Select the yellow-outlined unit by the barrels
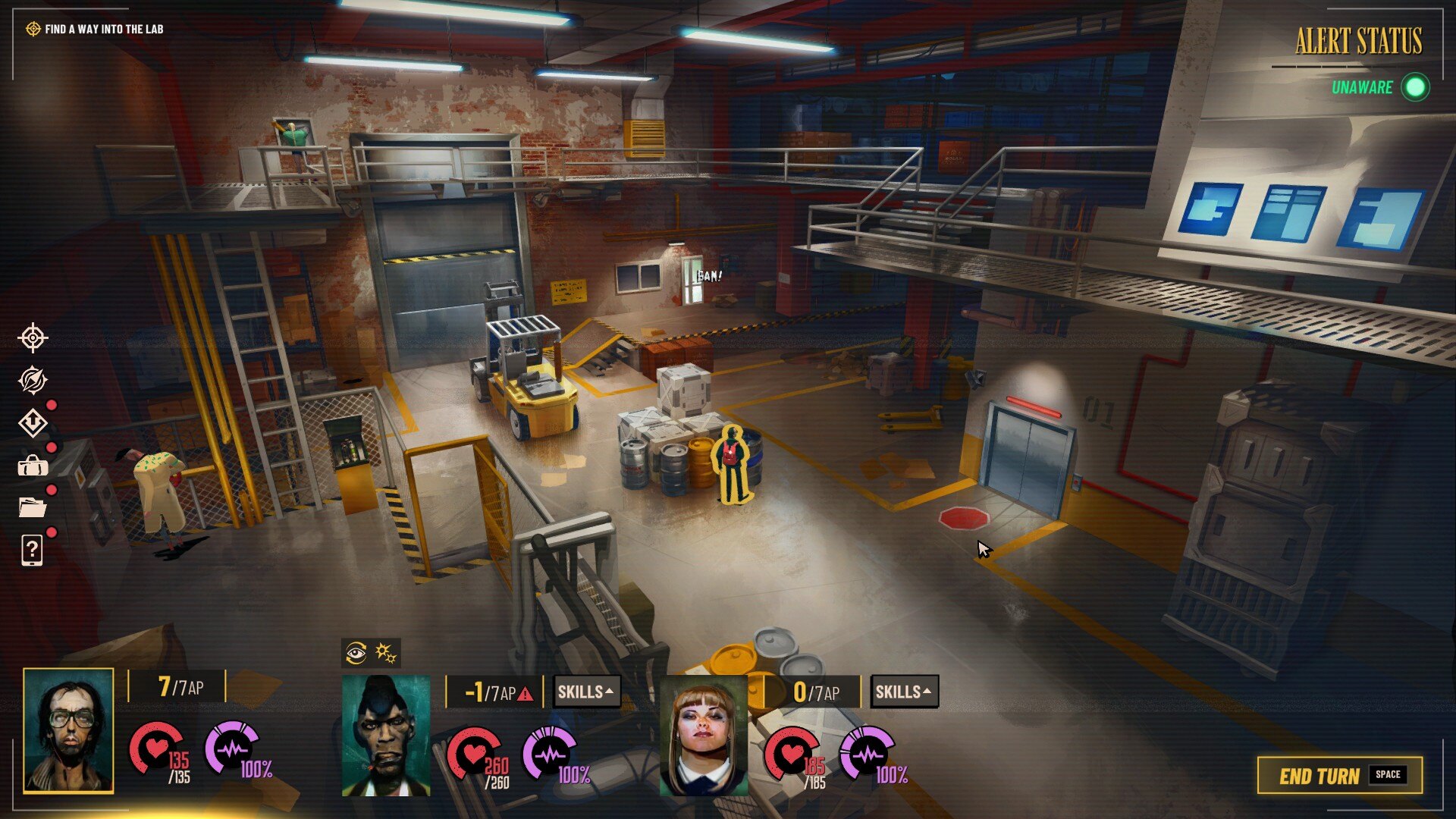1456x819 pixels. coord(732,464)
